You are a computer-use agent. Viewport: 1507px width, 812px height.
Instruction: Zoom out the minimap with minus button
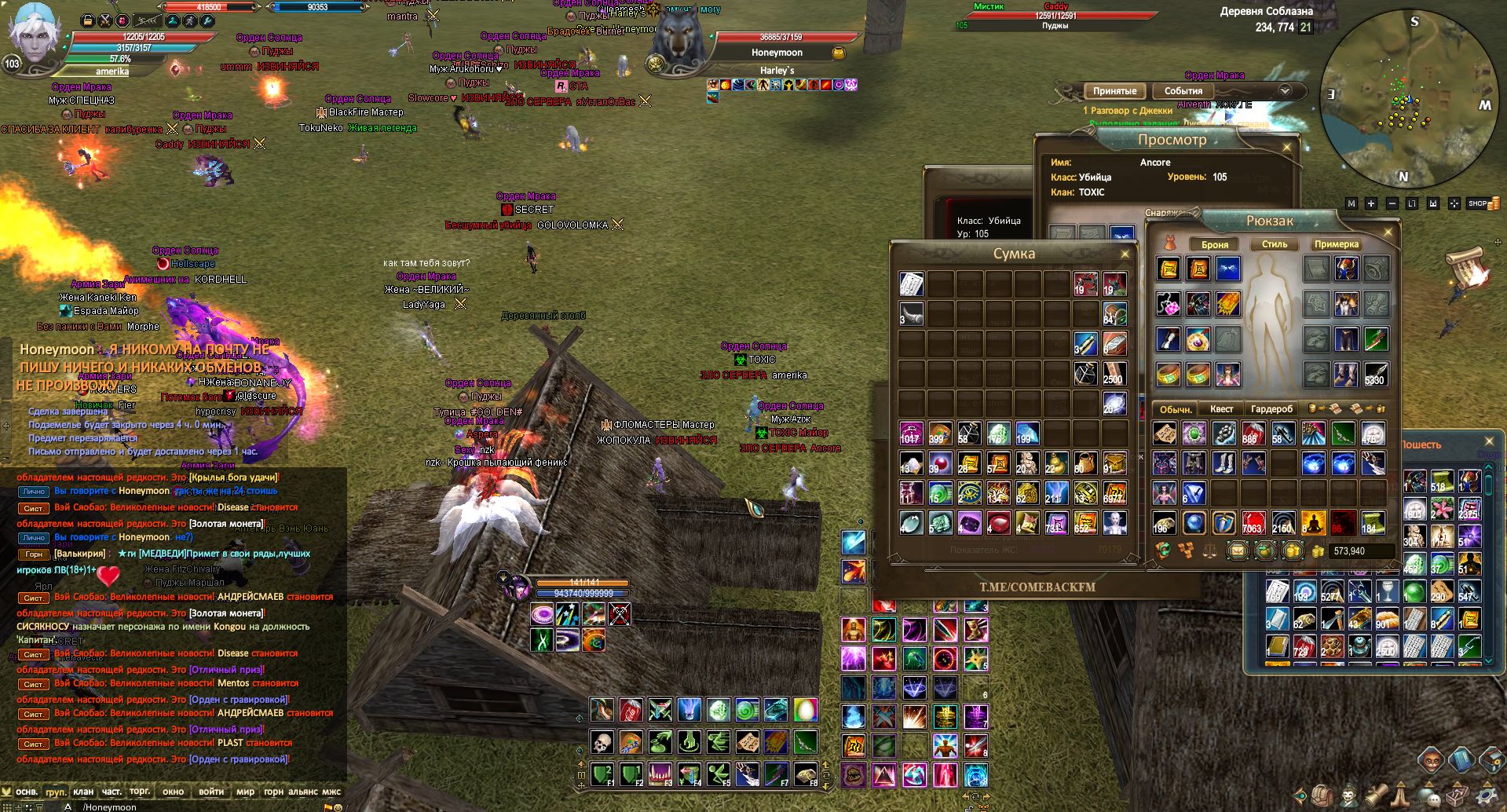tap(1392, 203)
